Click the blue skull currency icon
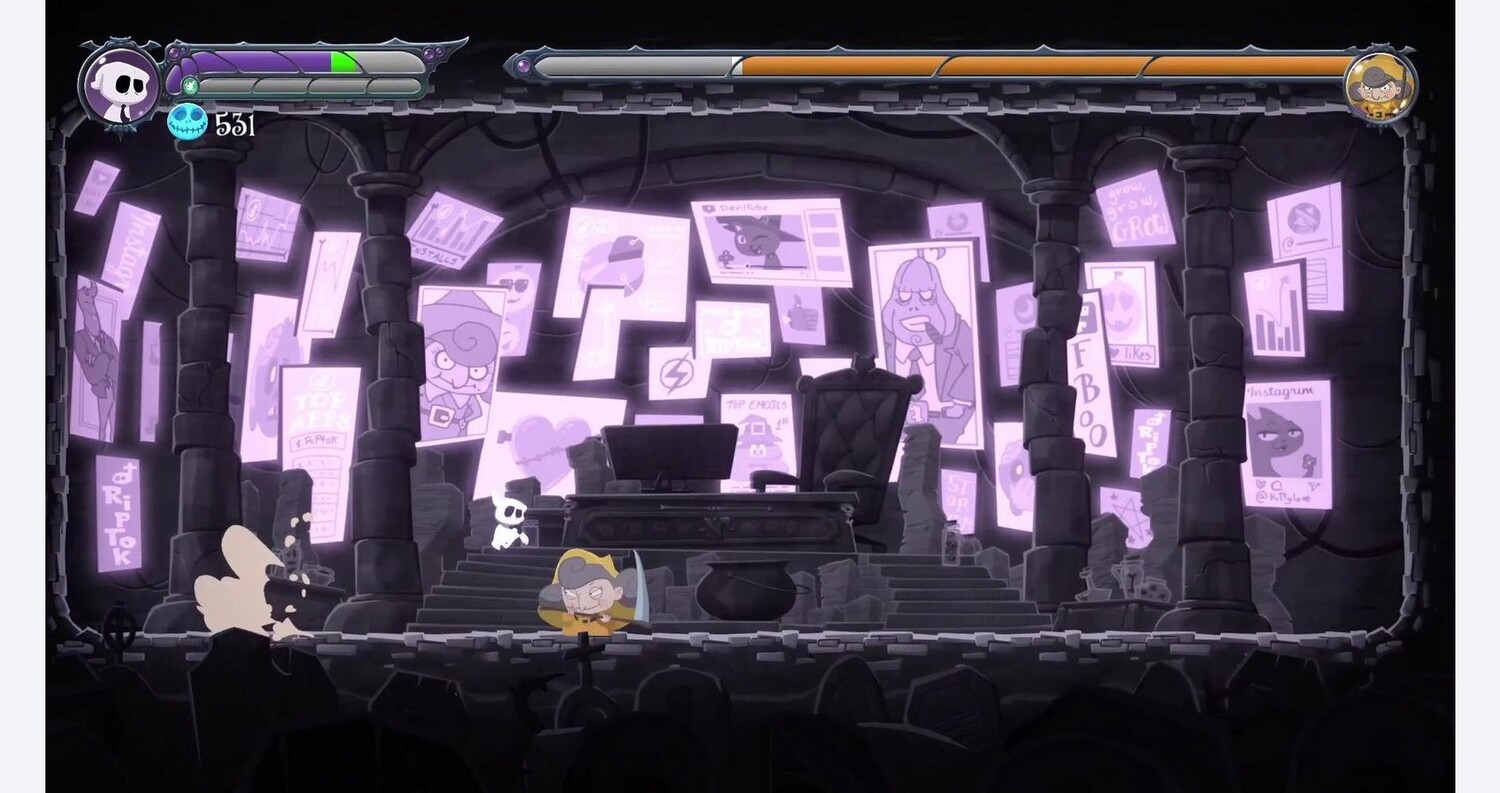This screenshot has width=1500, height=793. tap(187, 123)
